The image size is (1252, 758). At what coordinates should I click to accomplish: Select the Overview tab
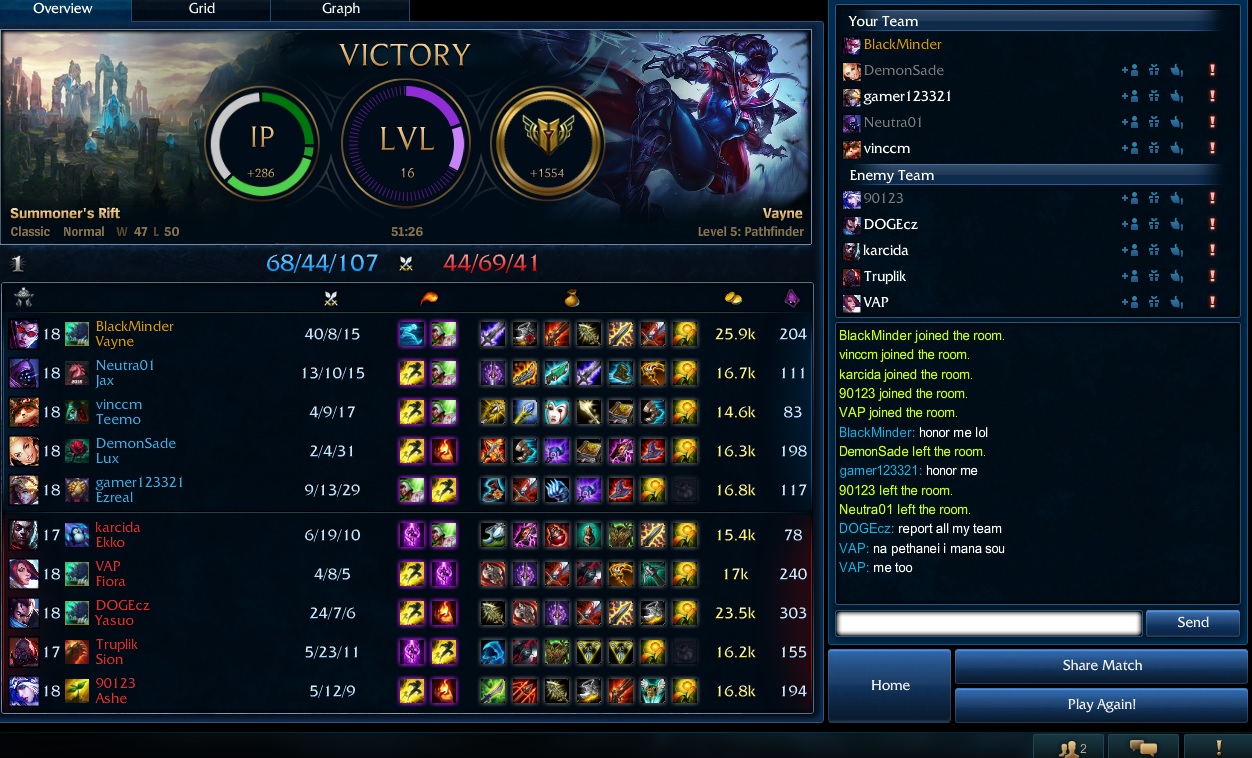pos(62,9)
